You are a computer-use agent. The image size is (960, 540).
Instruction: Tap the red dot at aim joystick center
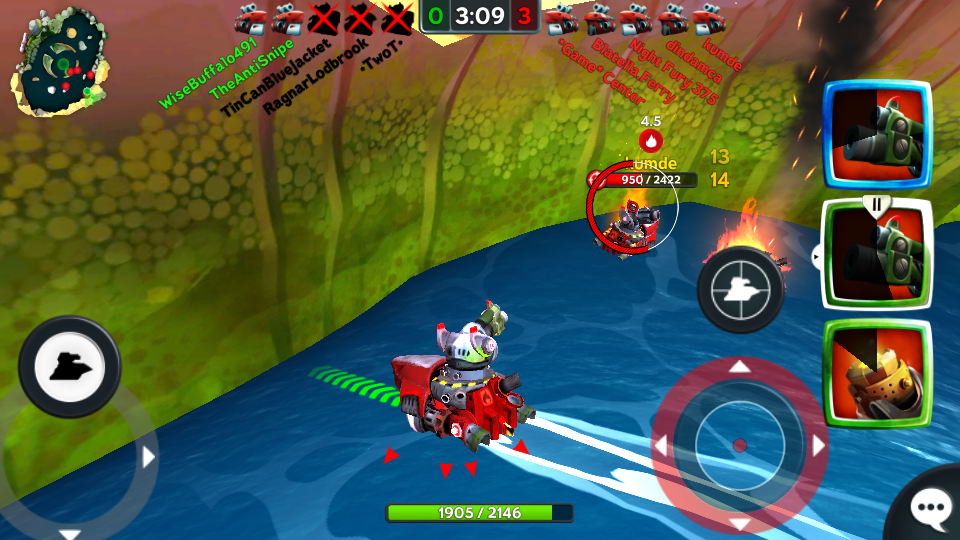click(739, 445)
